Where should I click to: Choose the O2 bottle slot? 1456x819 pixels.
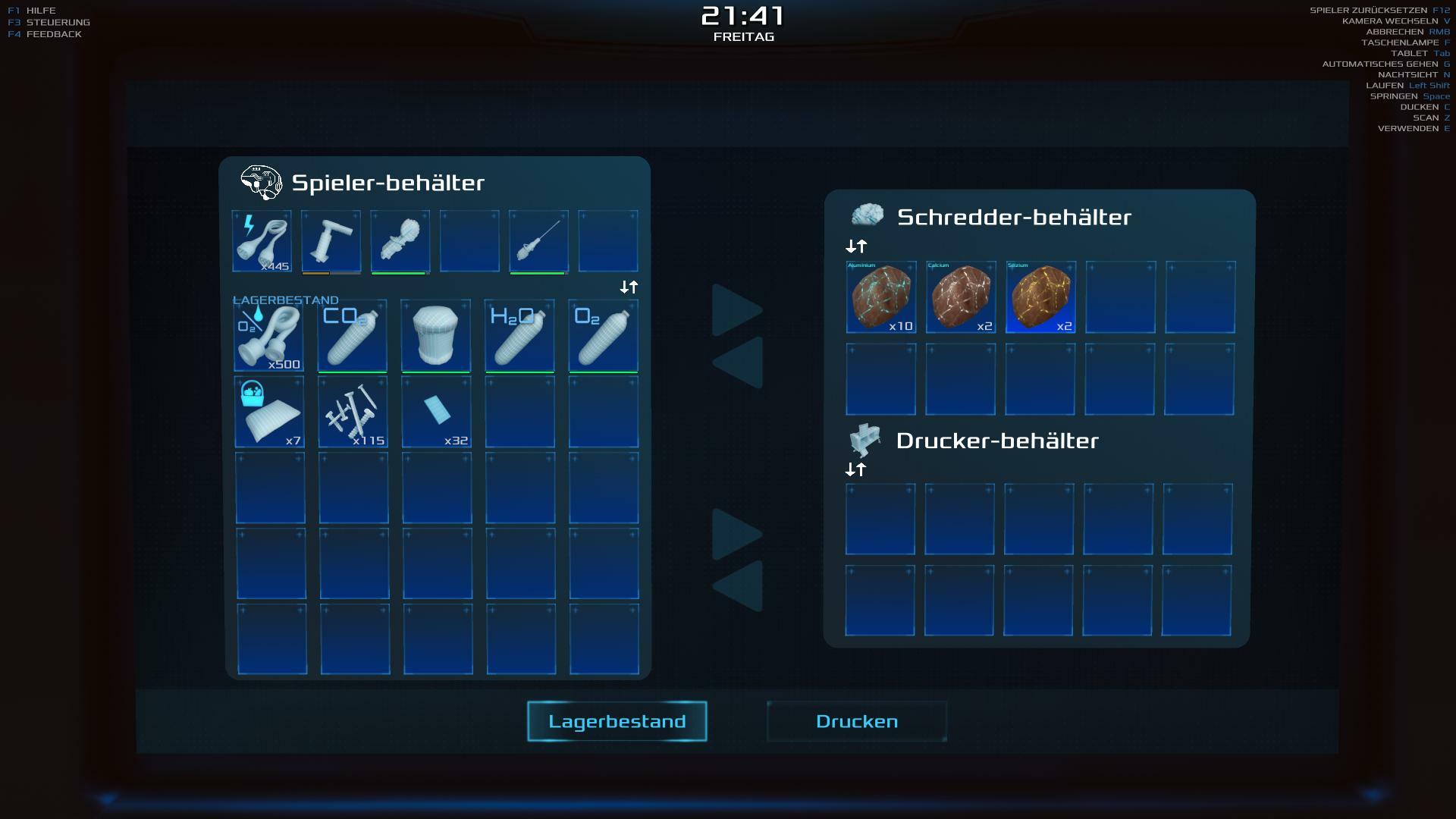coord(603,335)
